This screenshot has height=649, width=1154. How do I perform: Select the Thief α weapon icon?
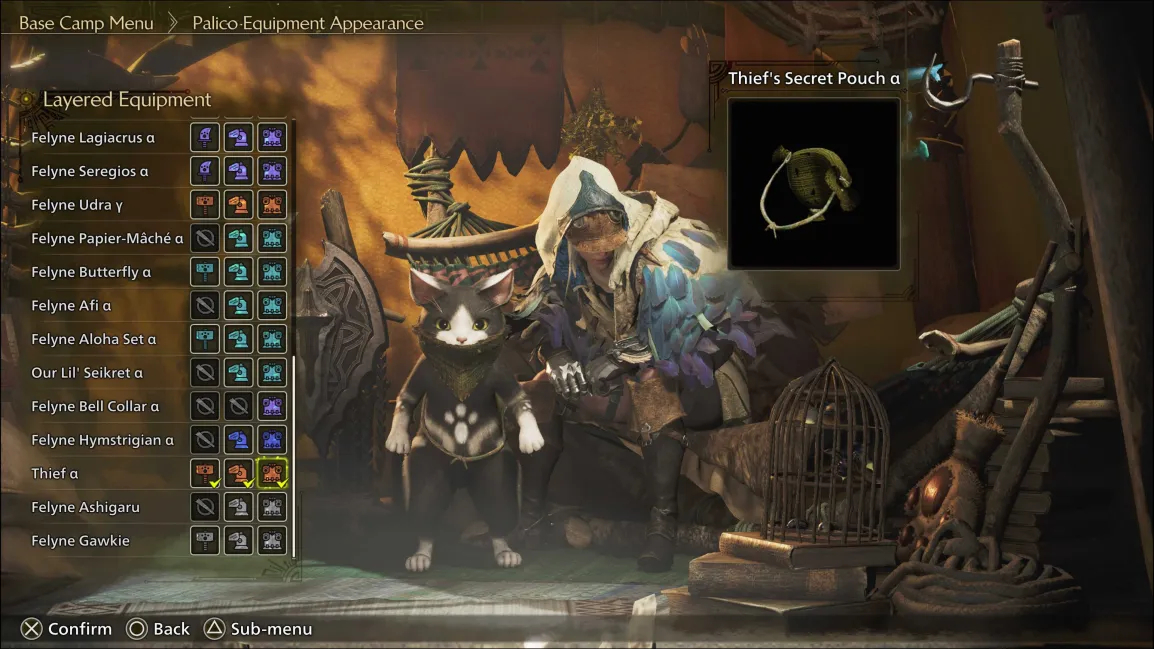pos(205,473)
